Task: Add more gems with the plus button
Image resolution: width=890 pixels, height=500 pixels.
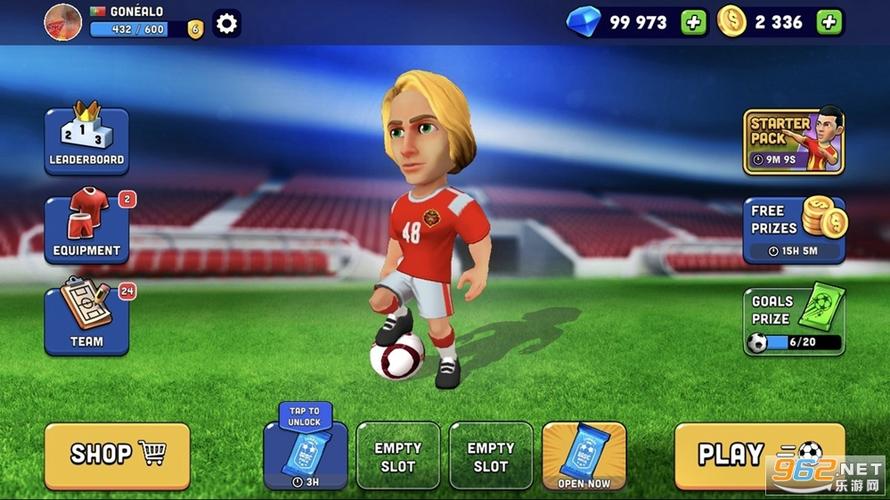Action: pos(694,22)
